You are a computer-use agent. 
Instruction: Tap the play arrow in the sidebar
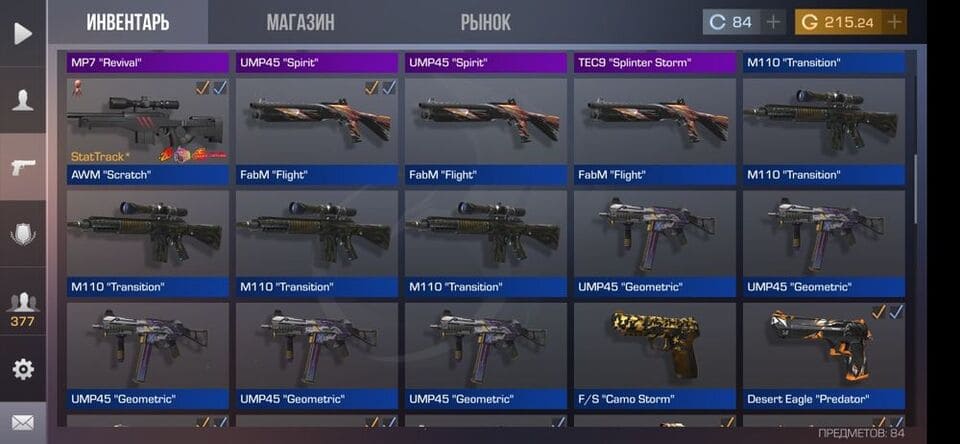(x=22, y=33)
